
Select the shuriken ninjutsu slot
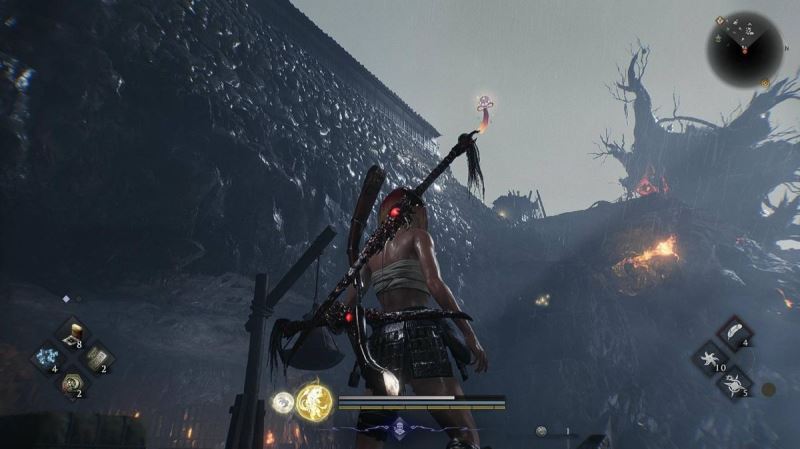[709, 358]
